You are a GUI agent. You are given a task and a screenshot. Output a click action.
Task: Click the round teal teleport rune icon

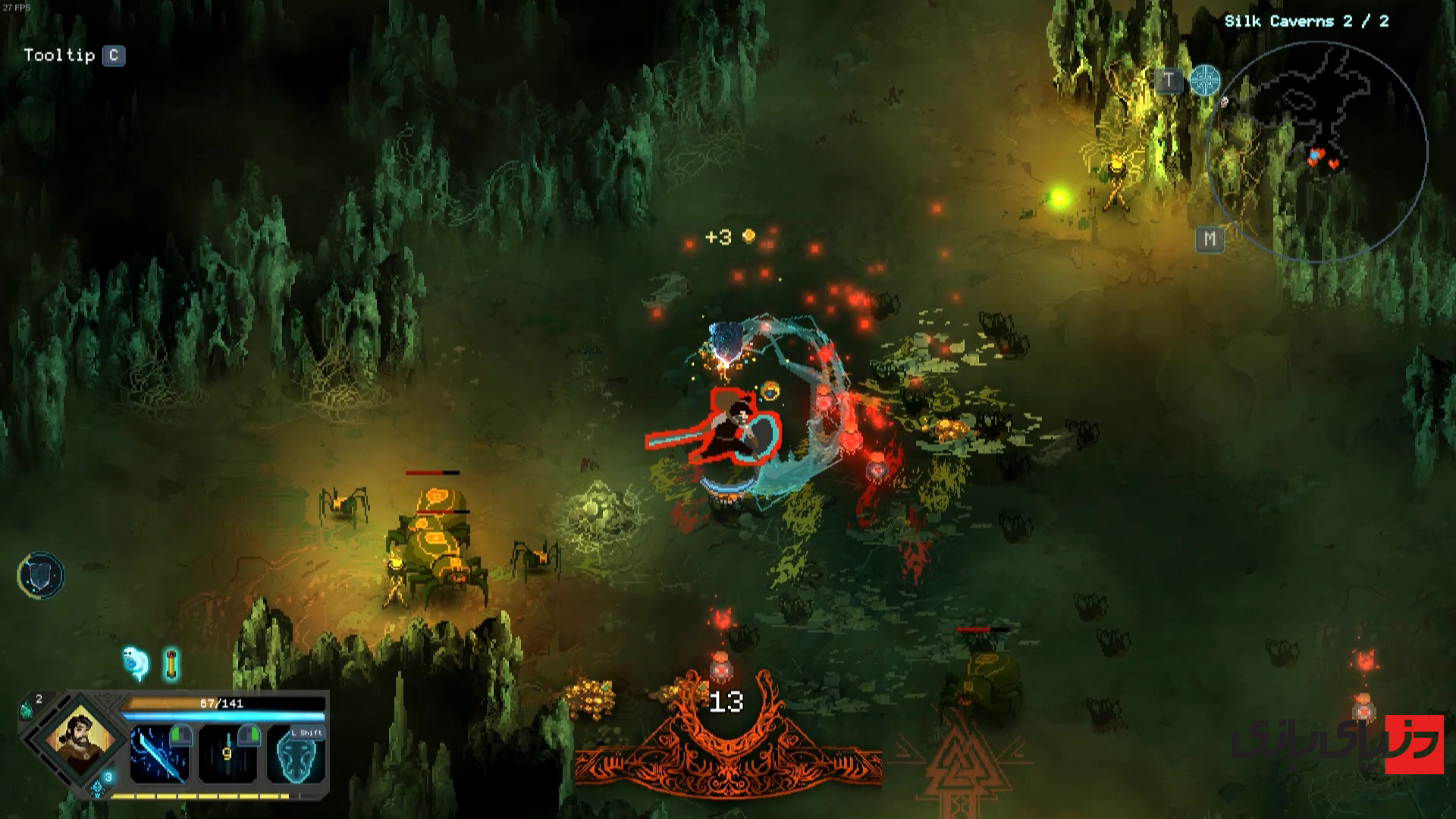[x=1205, y=80]
